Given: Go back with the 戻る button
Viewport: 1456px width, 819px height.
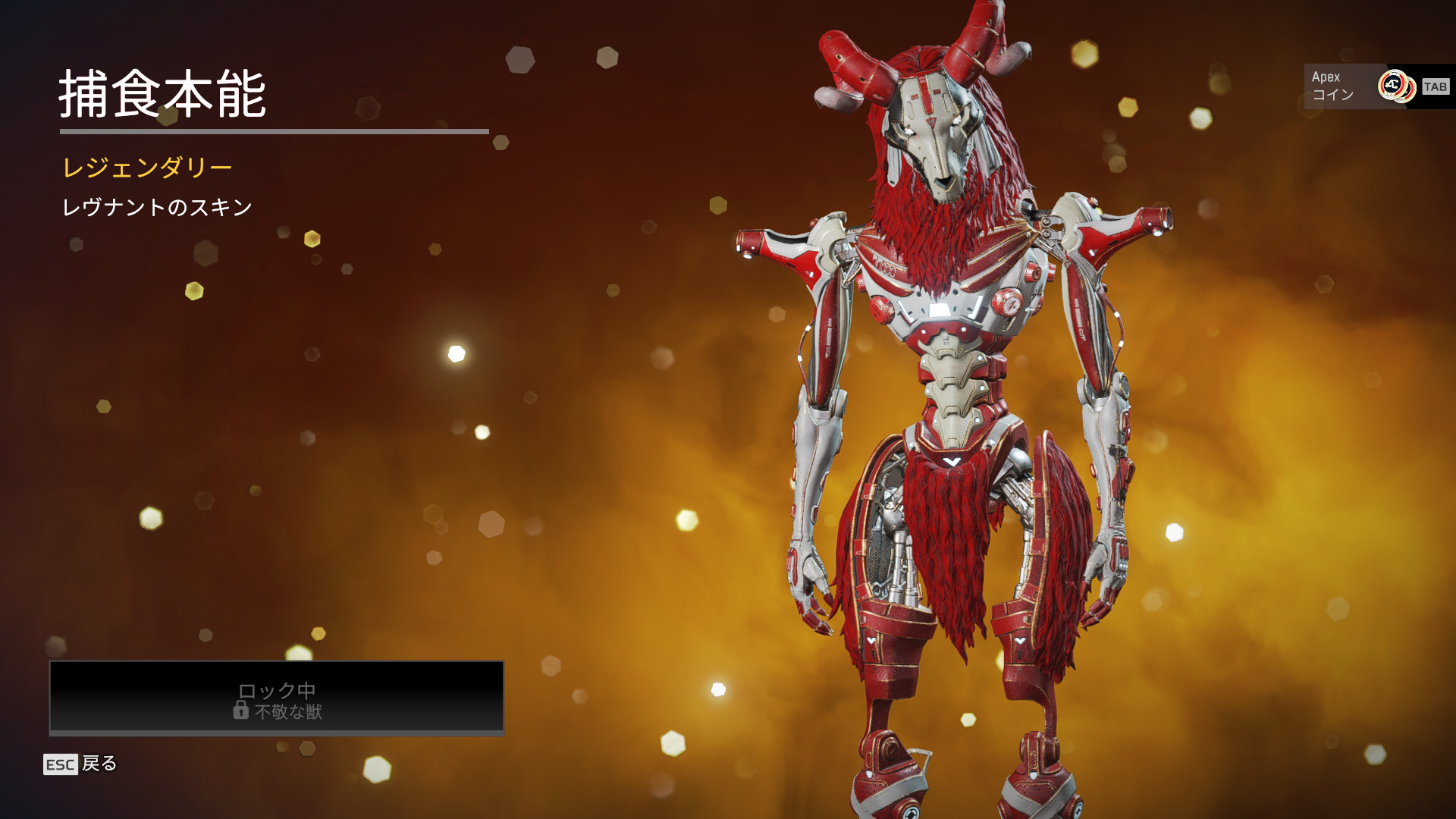Looking at the screenshot, I should (81, 764).
